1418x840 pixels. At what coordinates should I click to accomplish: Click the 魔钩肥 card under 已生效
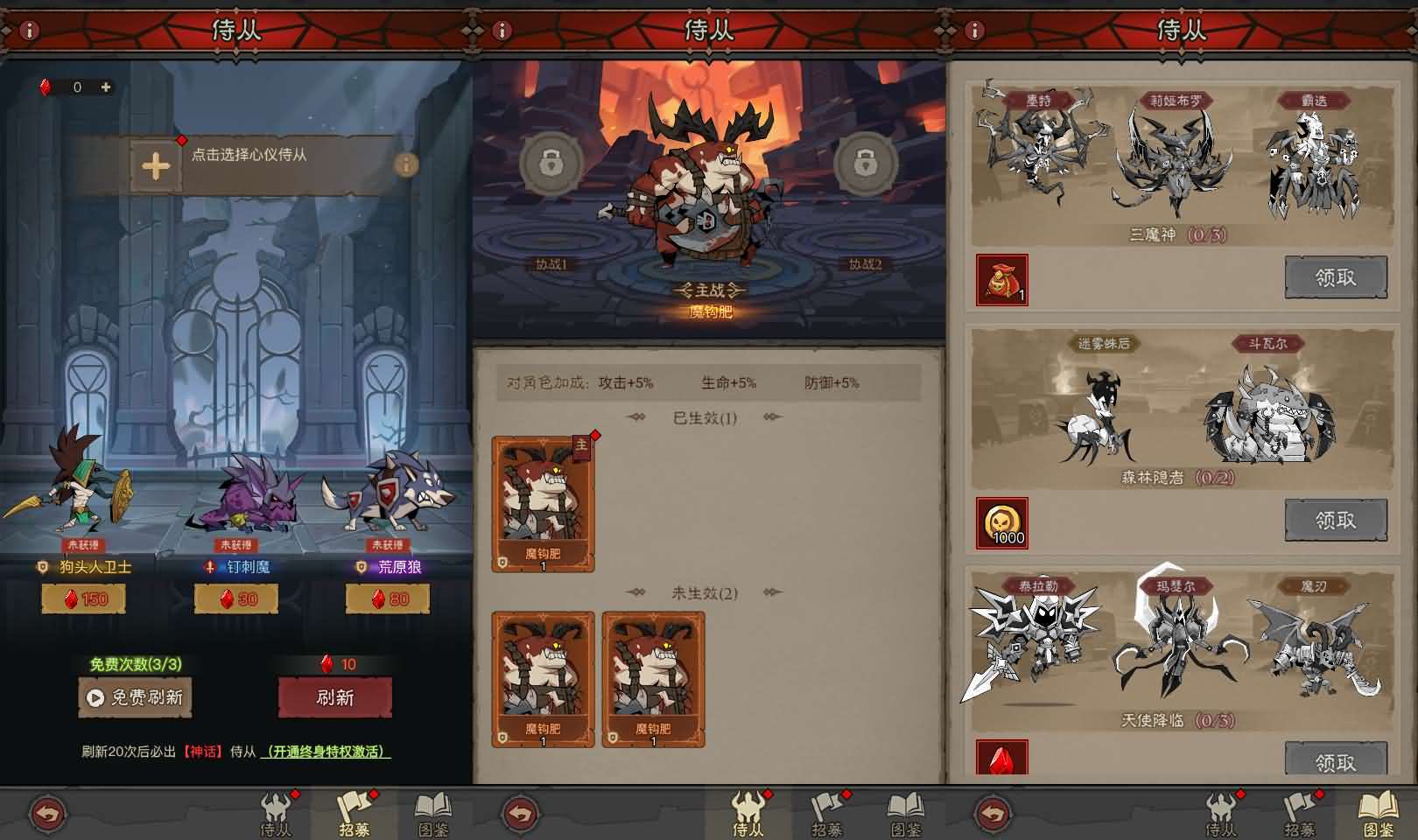(x=544, y=503)
